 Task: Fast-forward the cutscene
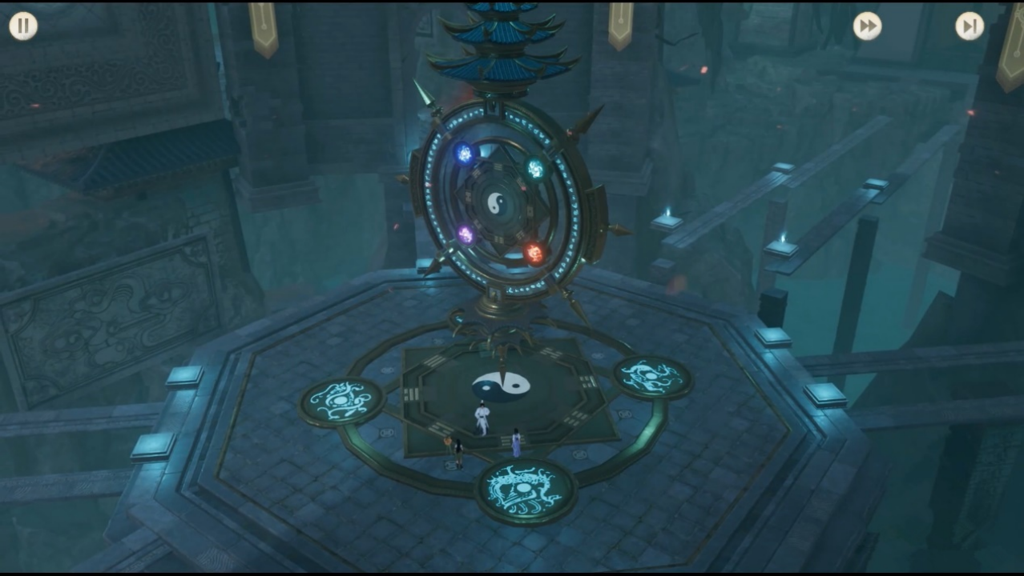(x=867, y=26)
